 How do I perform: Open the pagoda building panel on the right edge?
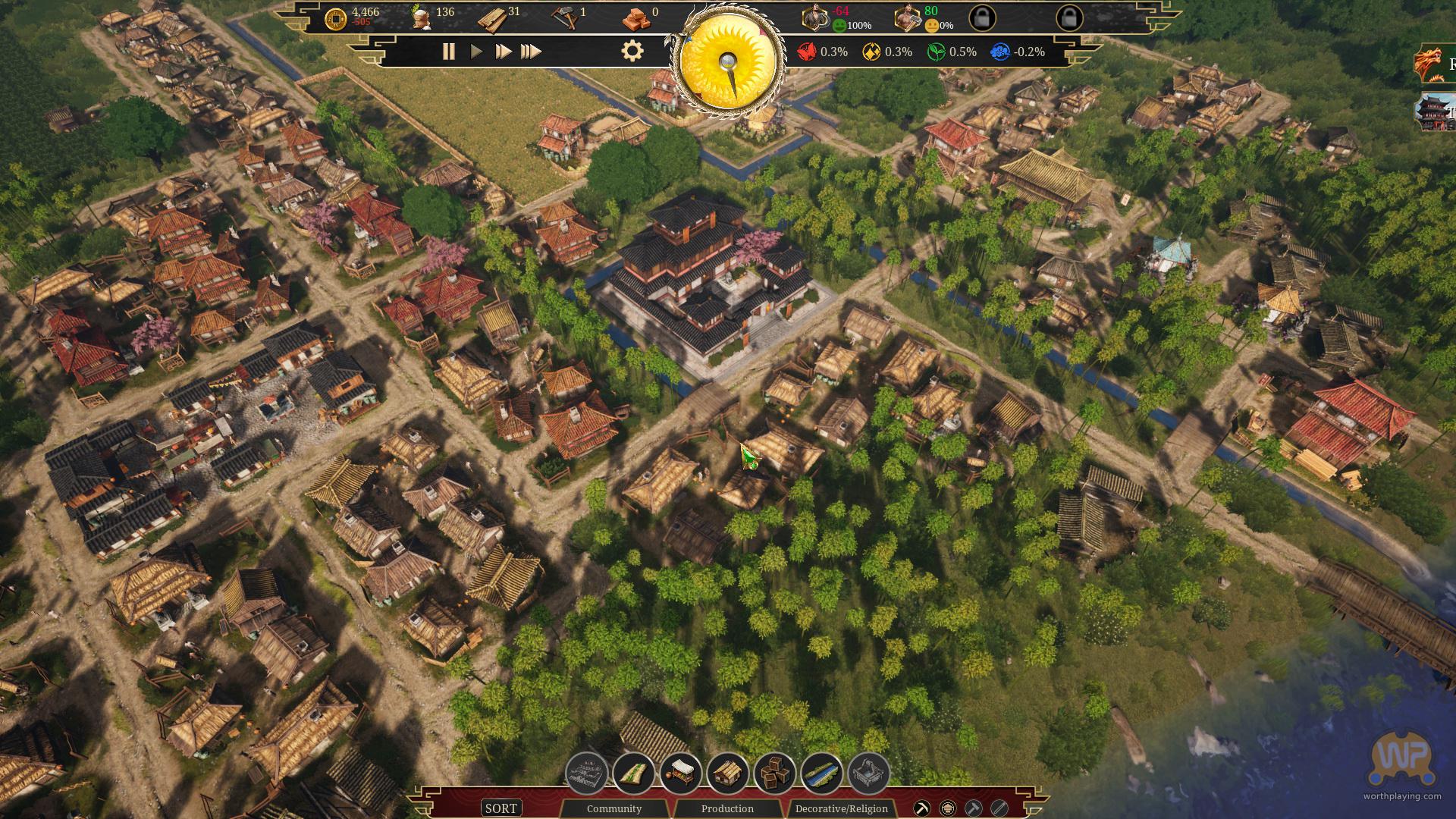click(x=1433, y=111)
